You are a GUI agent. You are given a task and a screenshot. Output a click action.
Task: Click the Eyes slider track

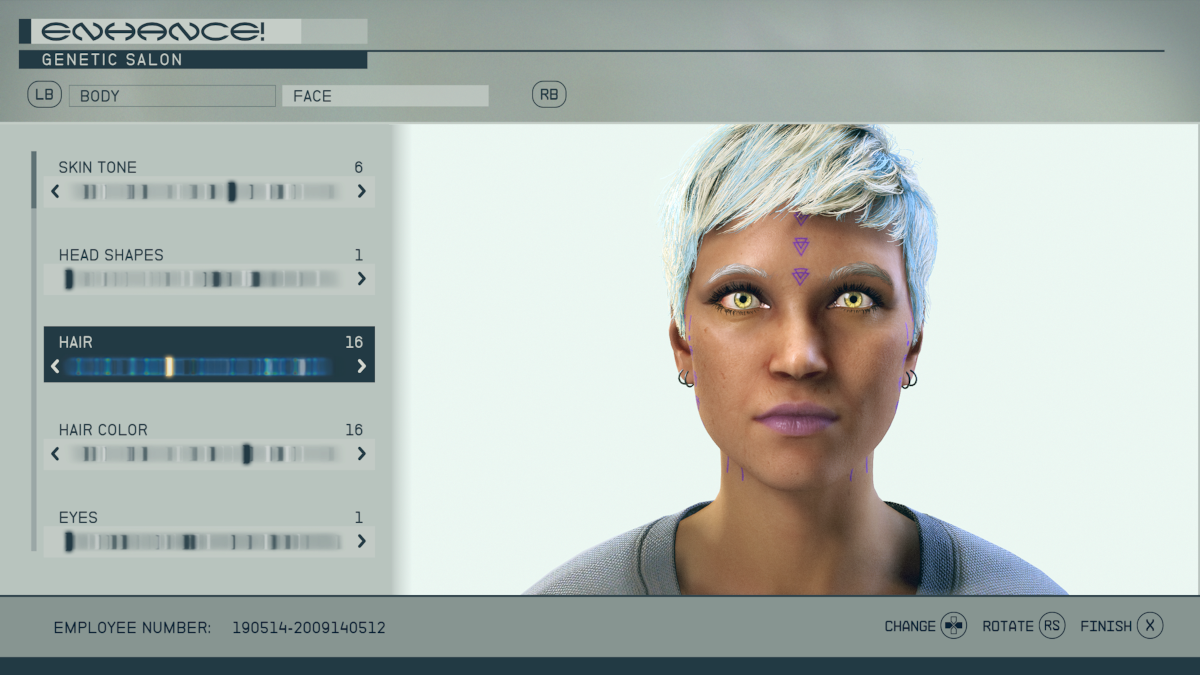[x=208, y=542]
